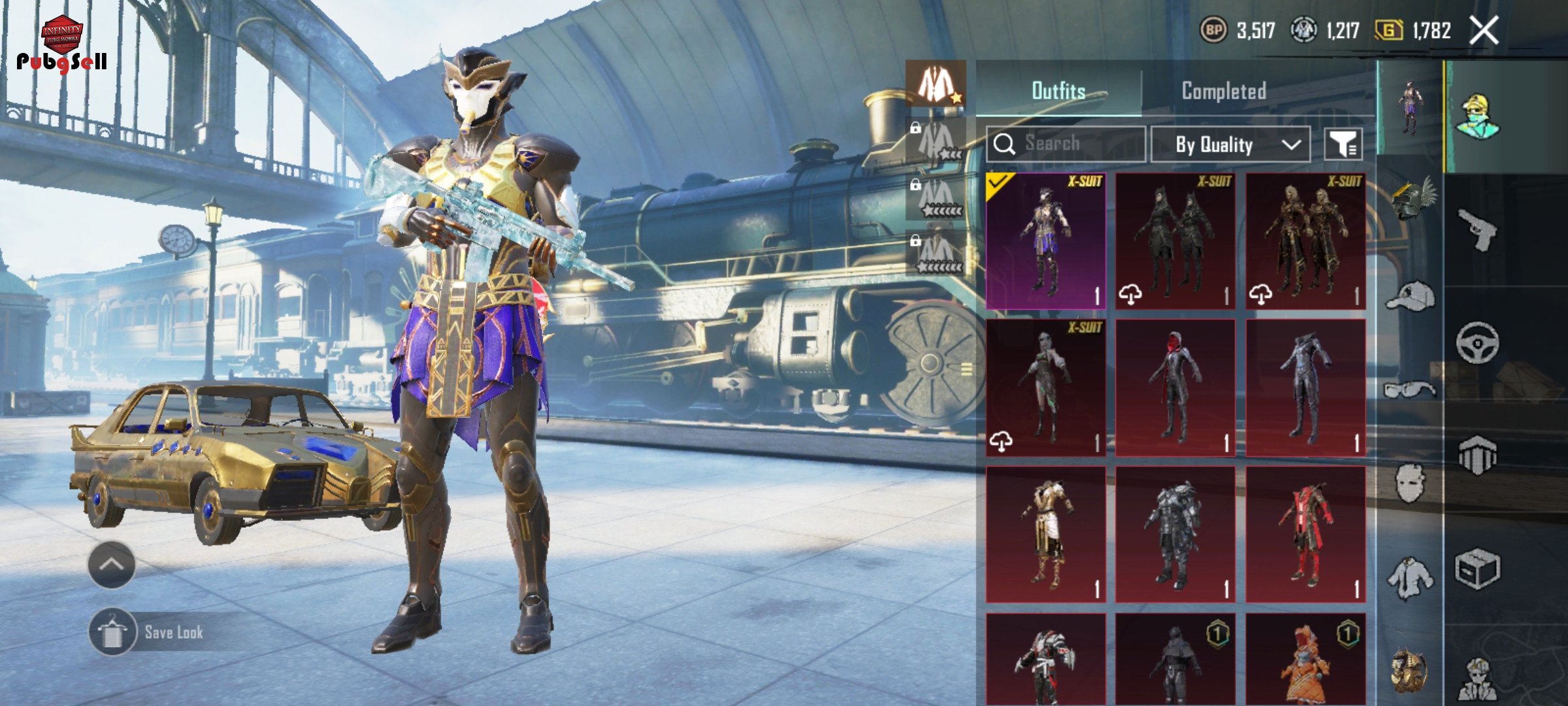Select the Outfits tab
Image resolution: width=1568 pixels, height=706 pixels.
pos(1058,91)
